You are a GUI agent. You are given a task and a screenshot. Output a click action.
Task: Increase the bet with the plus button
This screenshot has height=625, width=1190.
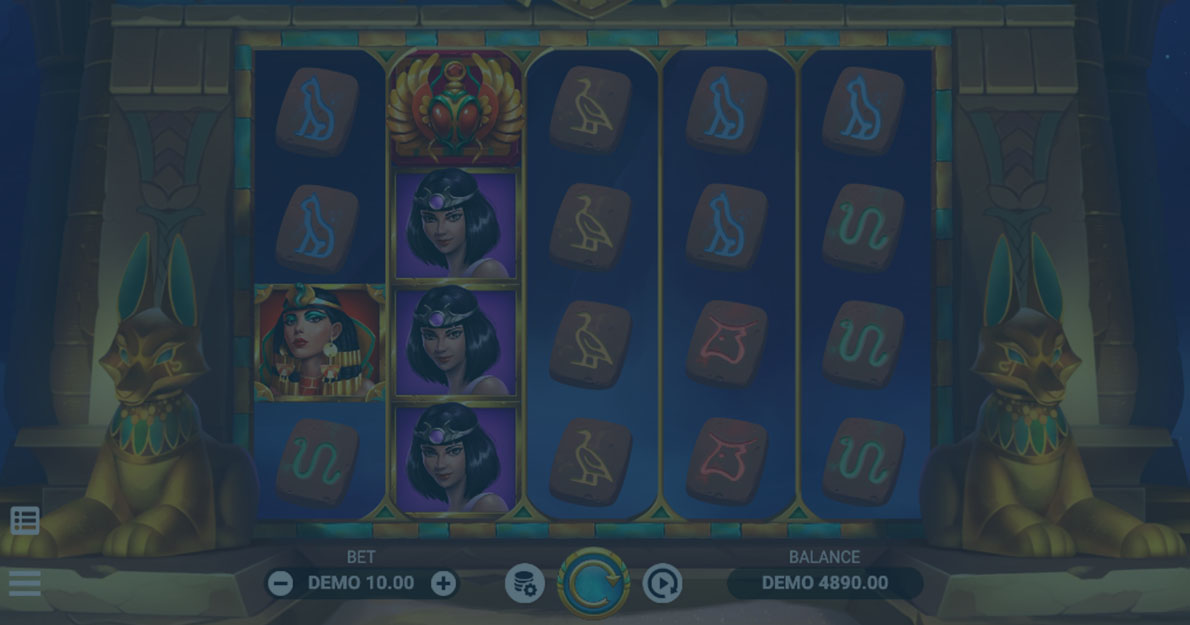click(443, 583)
